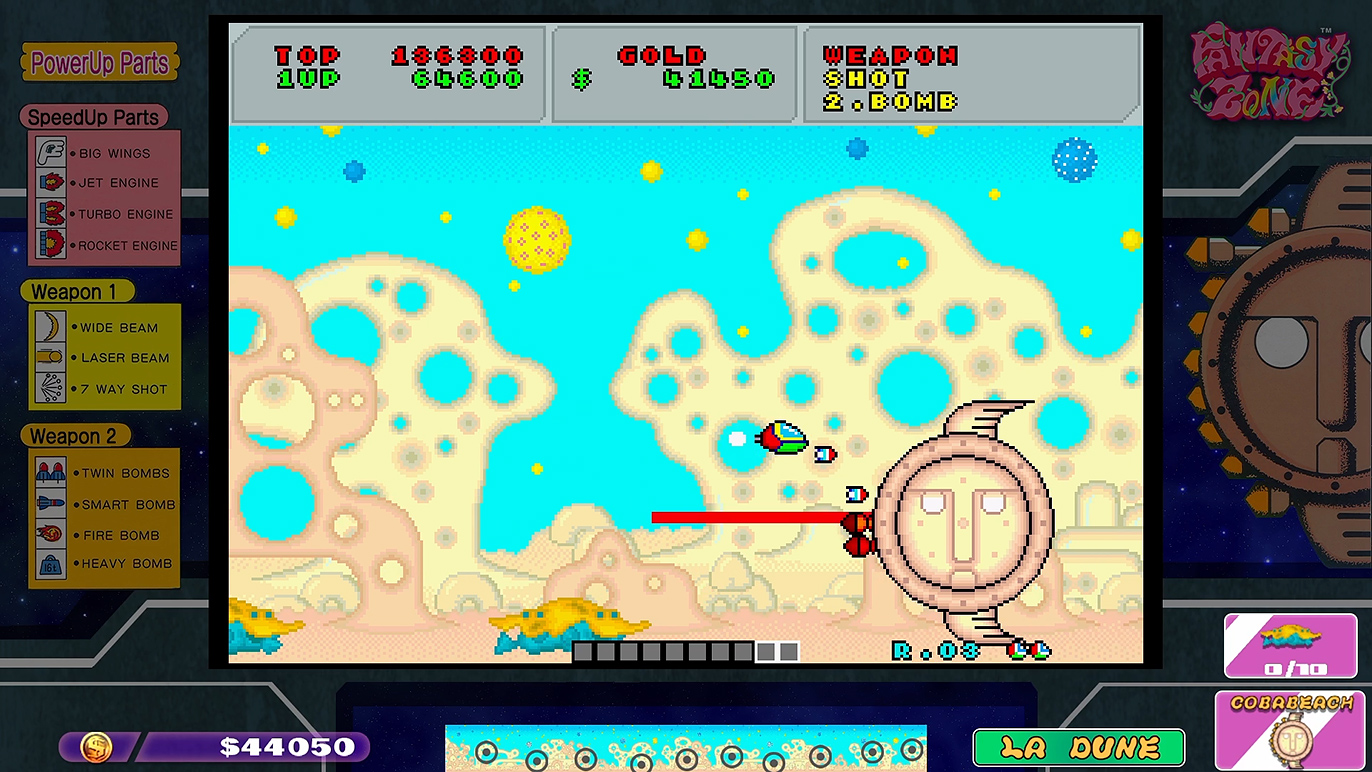The image size is (1372, 772).
Task: Select the Rocket Engine part
Action: [x=105, y=245]
